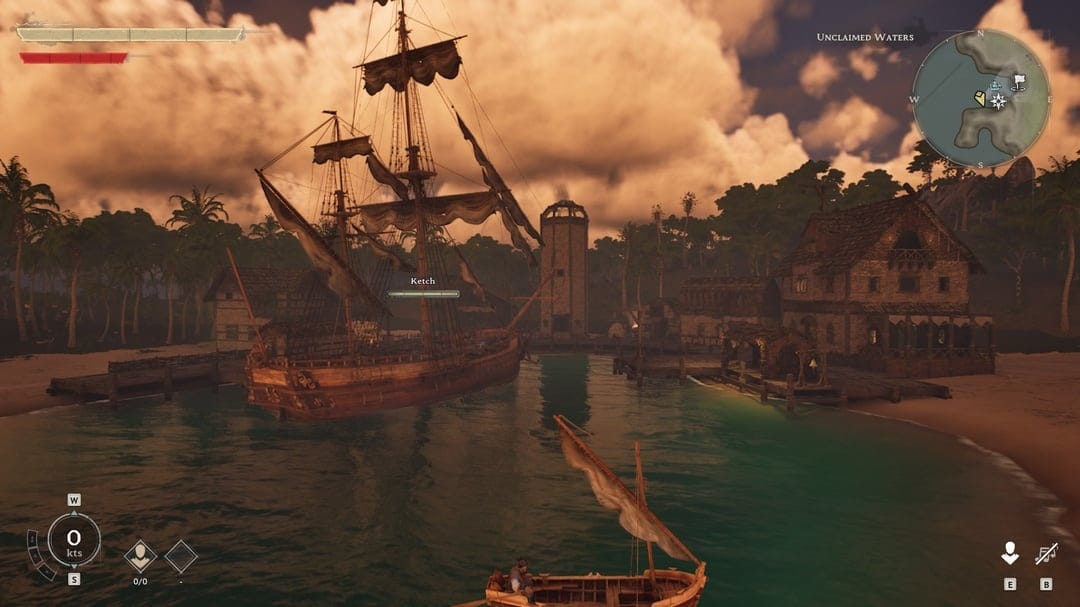The width and height of the screenshot is (1080, 607).
Task: Click the crew diamond icon showing 0/0
Action: click(140, 555)
